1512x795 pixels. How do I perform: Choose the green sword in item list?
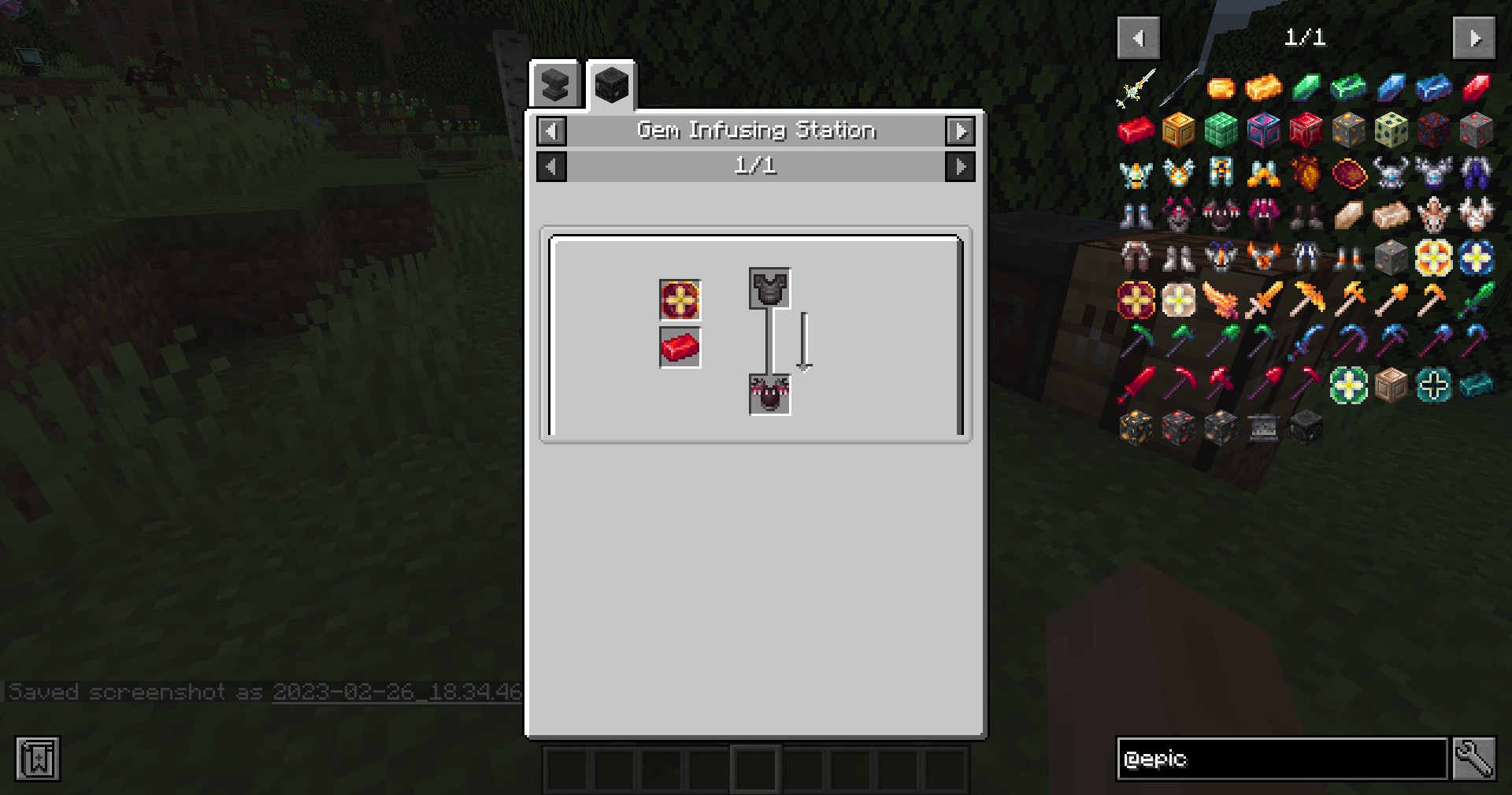tap(1476, 300)
